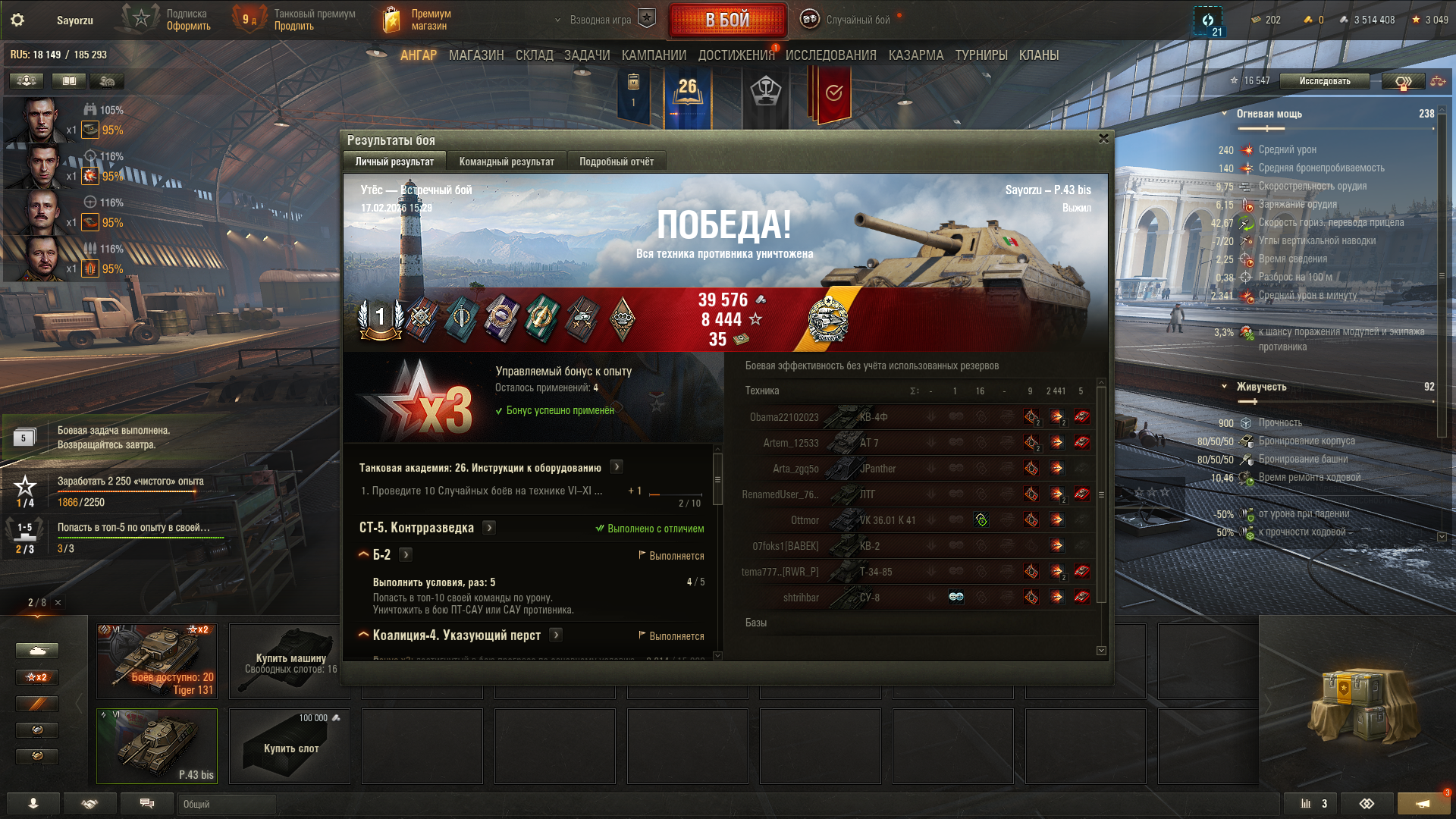Screen dimensions: 1456x819
Task: Open the Случайный бой mode selector
Action: (x=858, y=20)
